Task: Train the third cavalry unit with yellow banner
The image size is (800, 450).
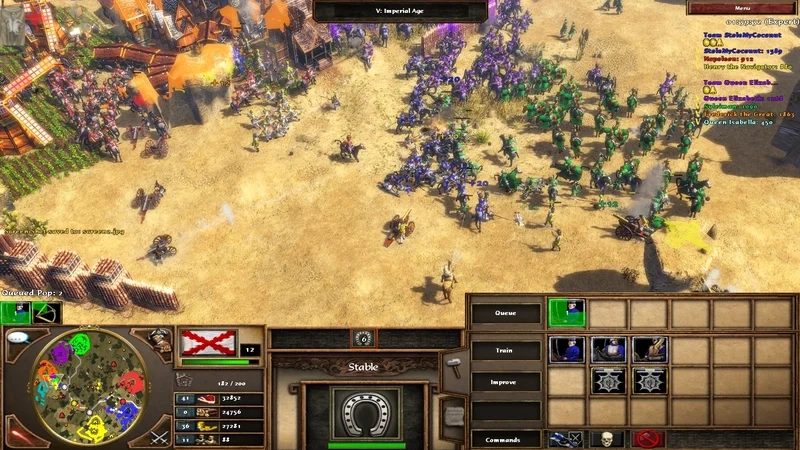Action: (649, 349)
